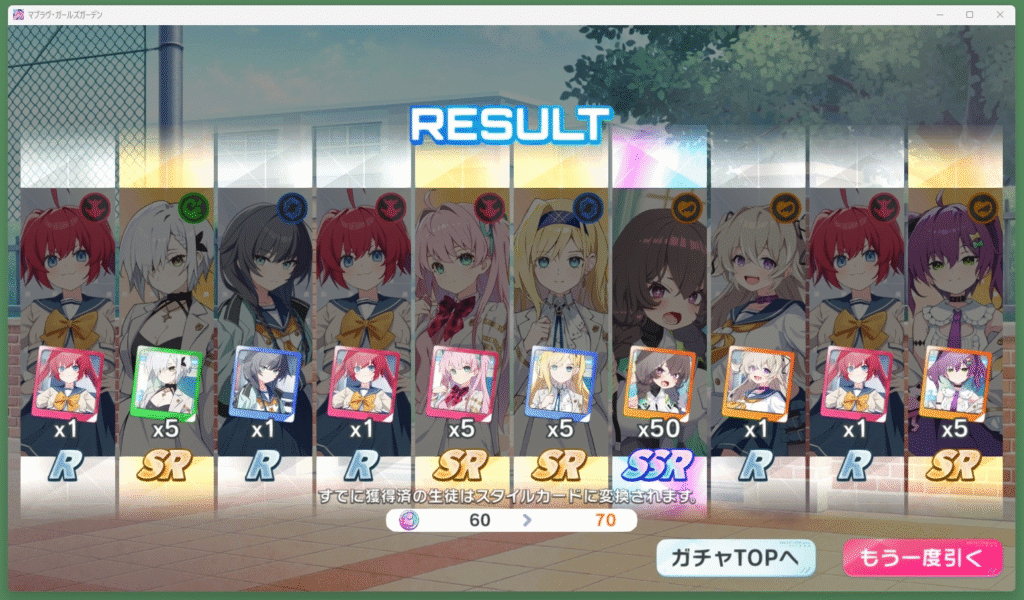The image size is (1024, 600).
Task: Select the blonde SR girl card
Action: pos(561,383)
